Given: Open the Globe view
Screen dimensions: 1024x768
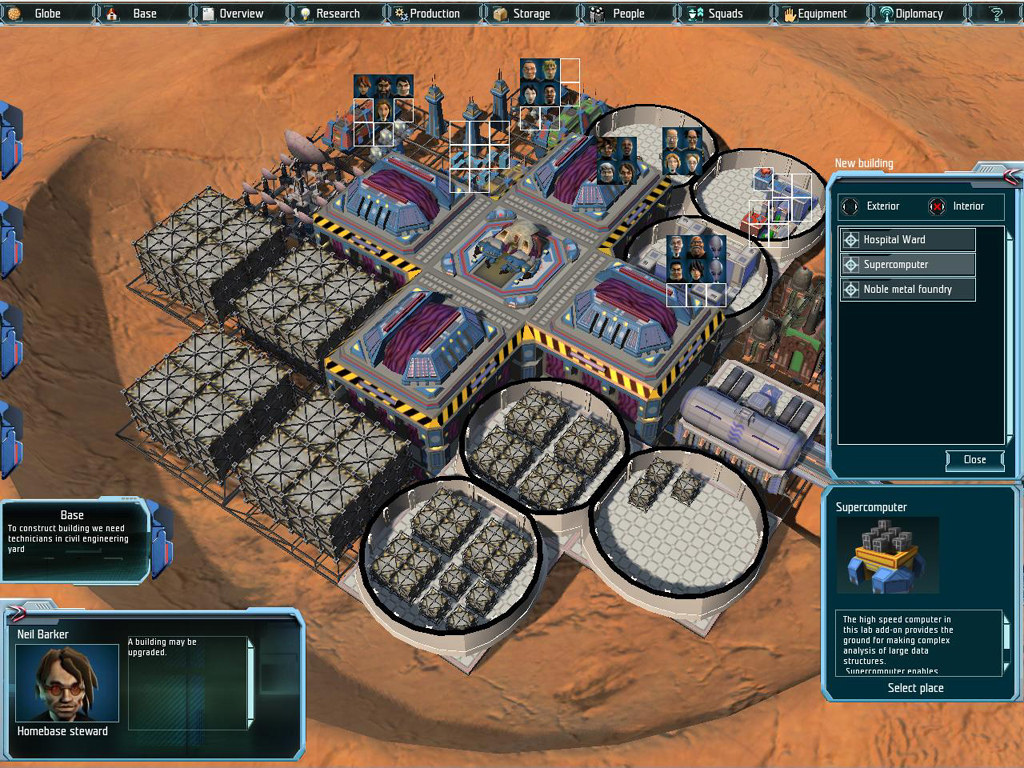Looking at the screenshot, I should 47,14.
